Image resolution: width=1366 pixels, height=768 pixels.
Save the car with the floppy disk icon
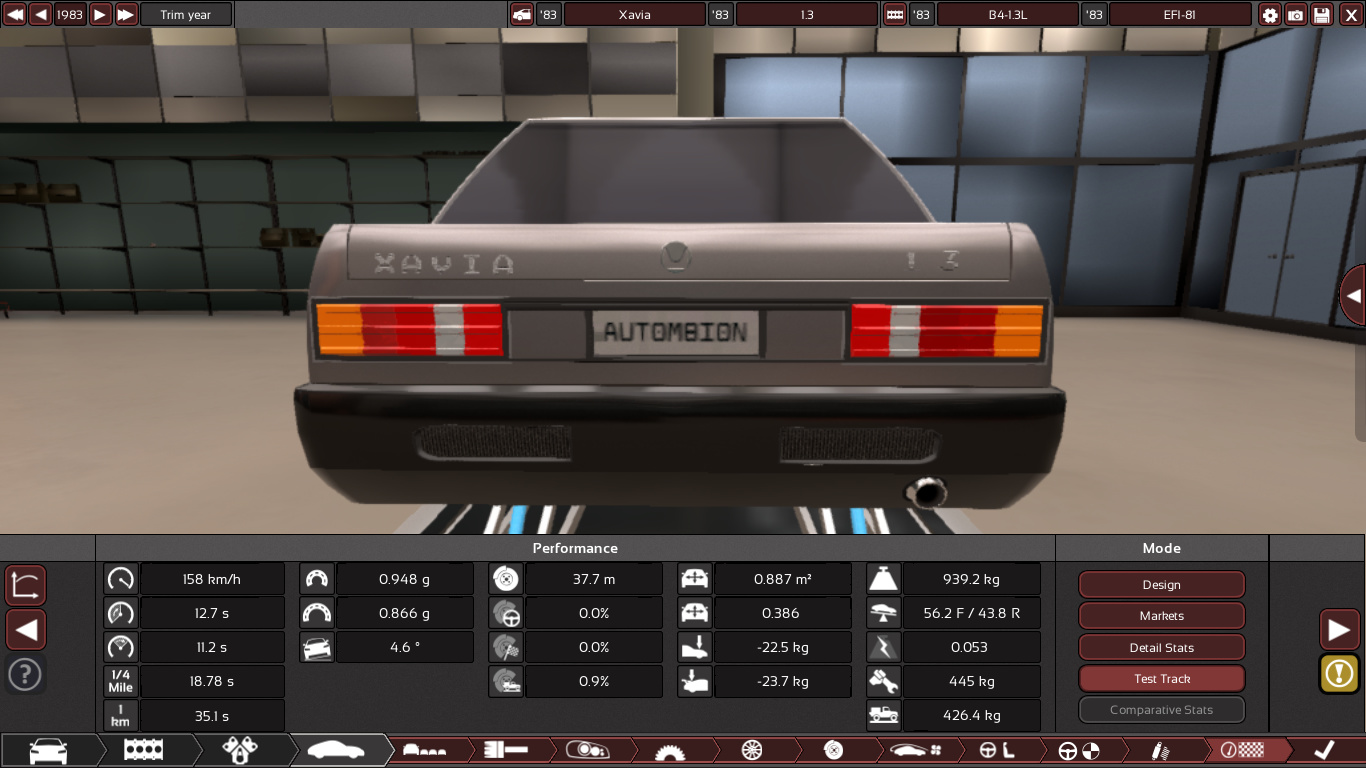click(x=1322, y=15)
